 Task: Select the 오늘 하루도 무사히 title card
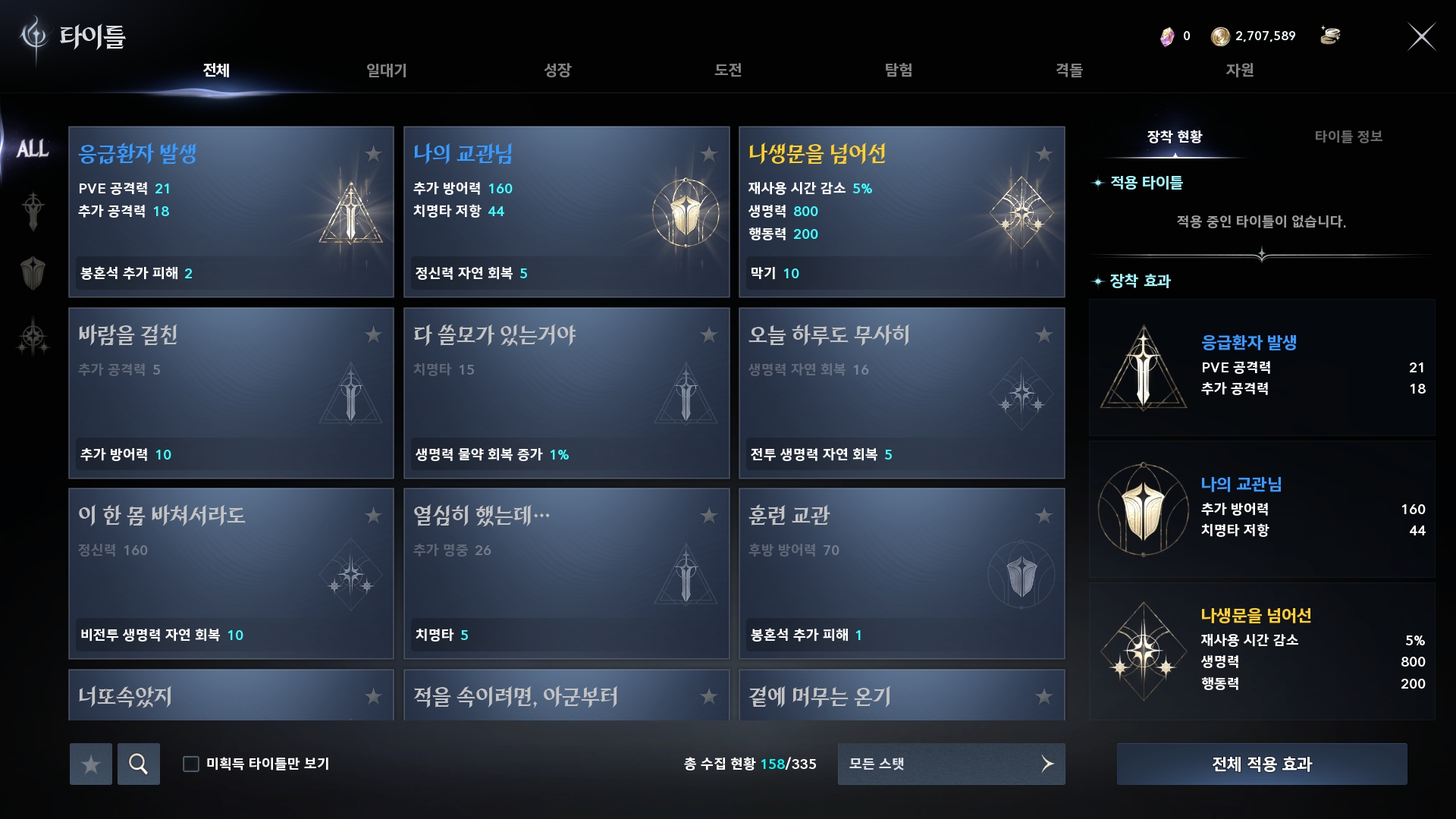coord(901,394)
